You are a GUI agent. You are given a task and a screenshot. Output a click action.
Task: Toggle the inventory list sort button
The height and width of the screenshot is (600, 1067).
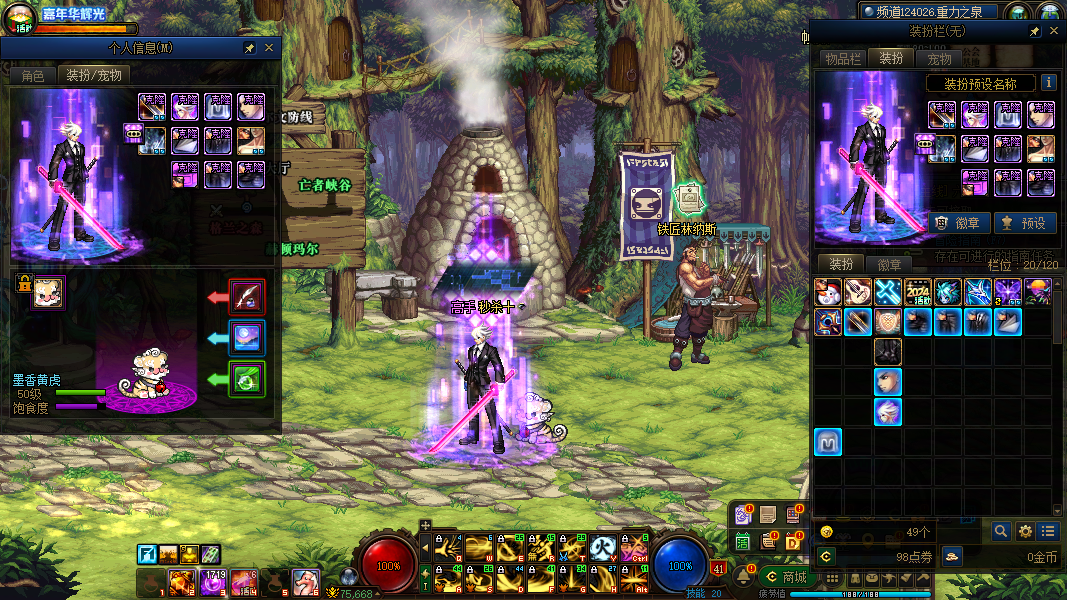click(x=1048, y=531)
